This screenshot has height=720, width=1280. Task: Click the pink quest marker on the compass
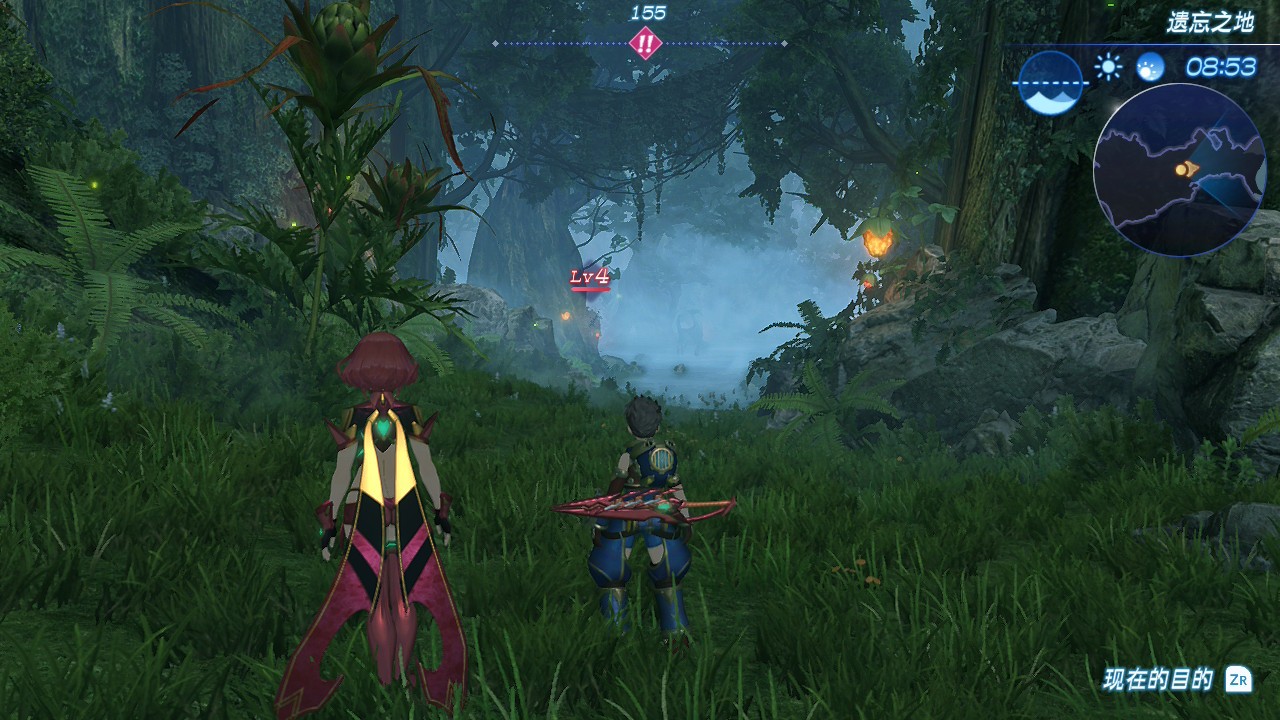pyautogui.click(x=646, y=44)
